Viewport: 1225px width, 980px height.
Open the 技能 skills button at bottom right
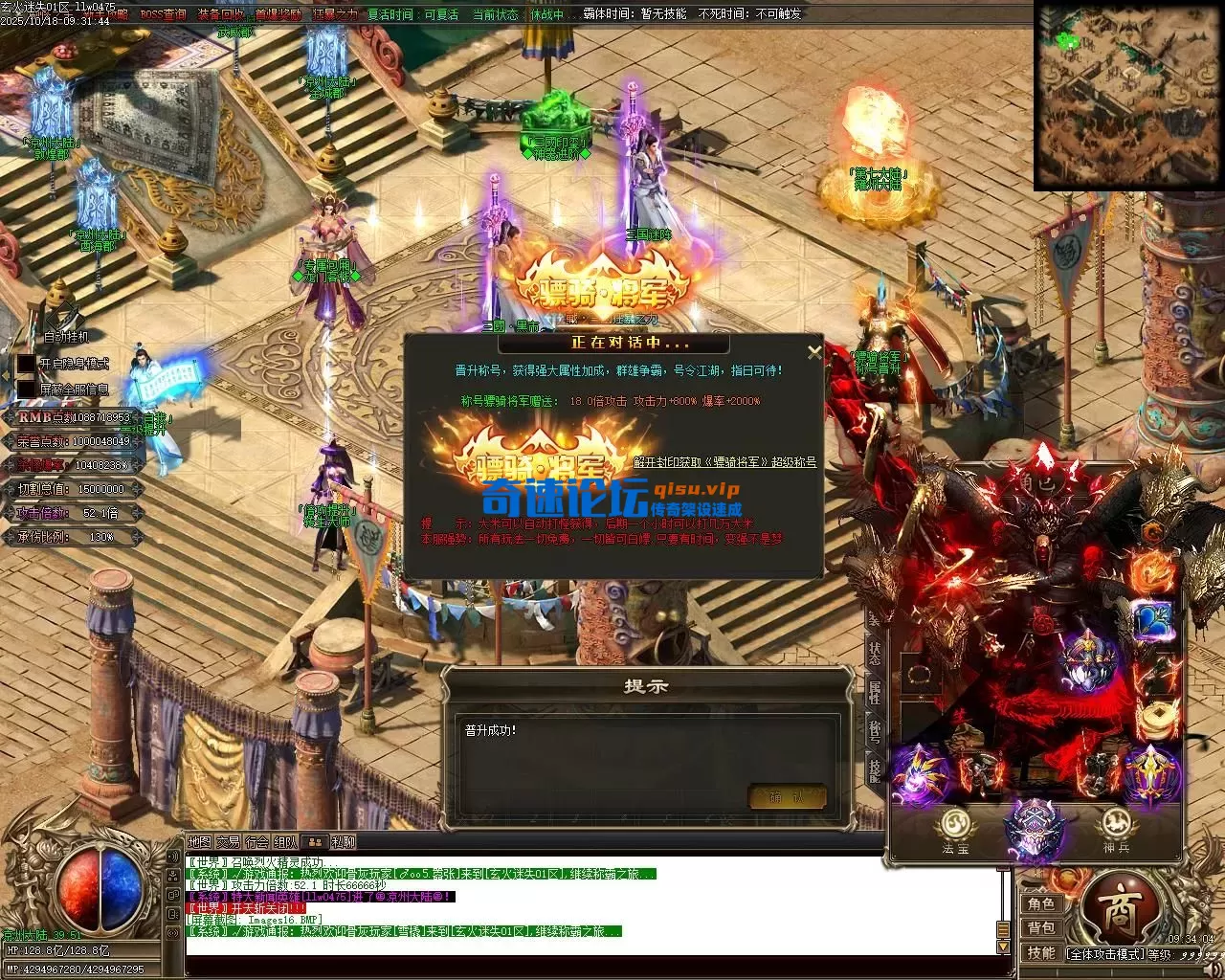coord(1041,953)
